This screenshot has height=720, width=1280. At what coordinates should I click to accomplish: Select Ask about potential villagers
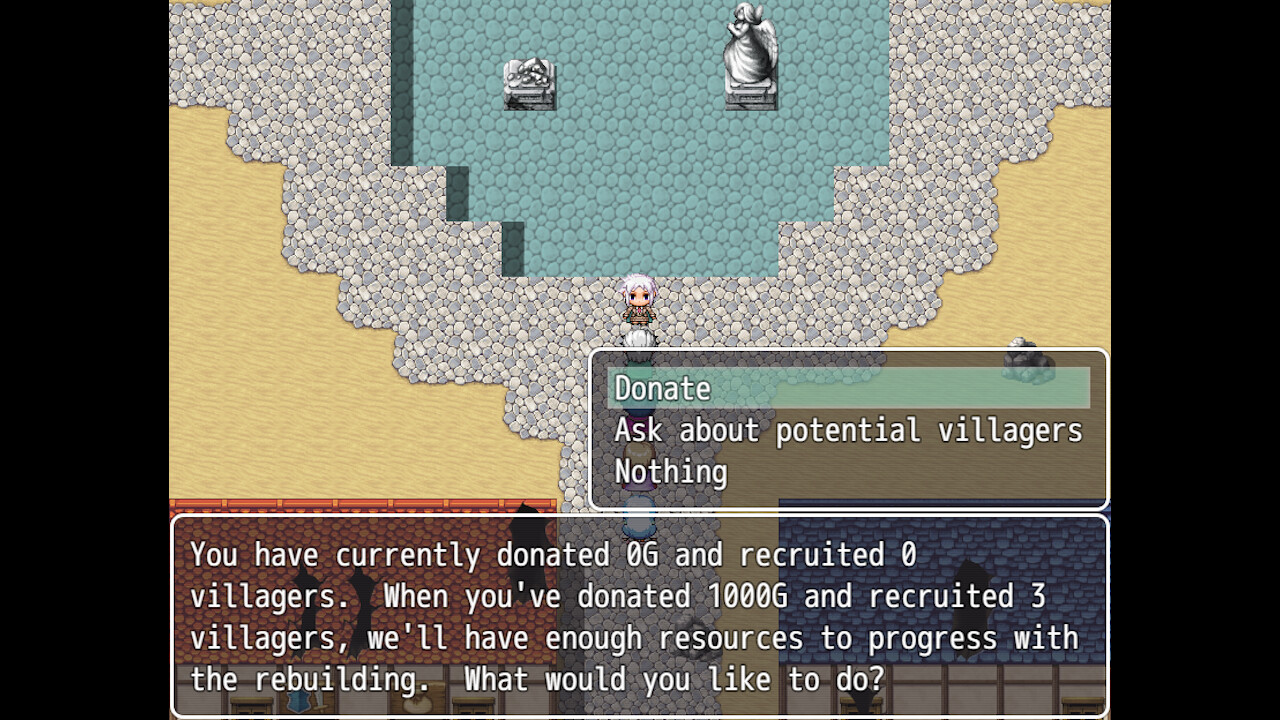point(848,430)
